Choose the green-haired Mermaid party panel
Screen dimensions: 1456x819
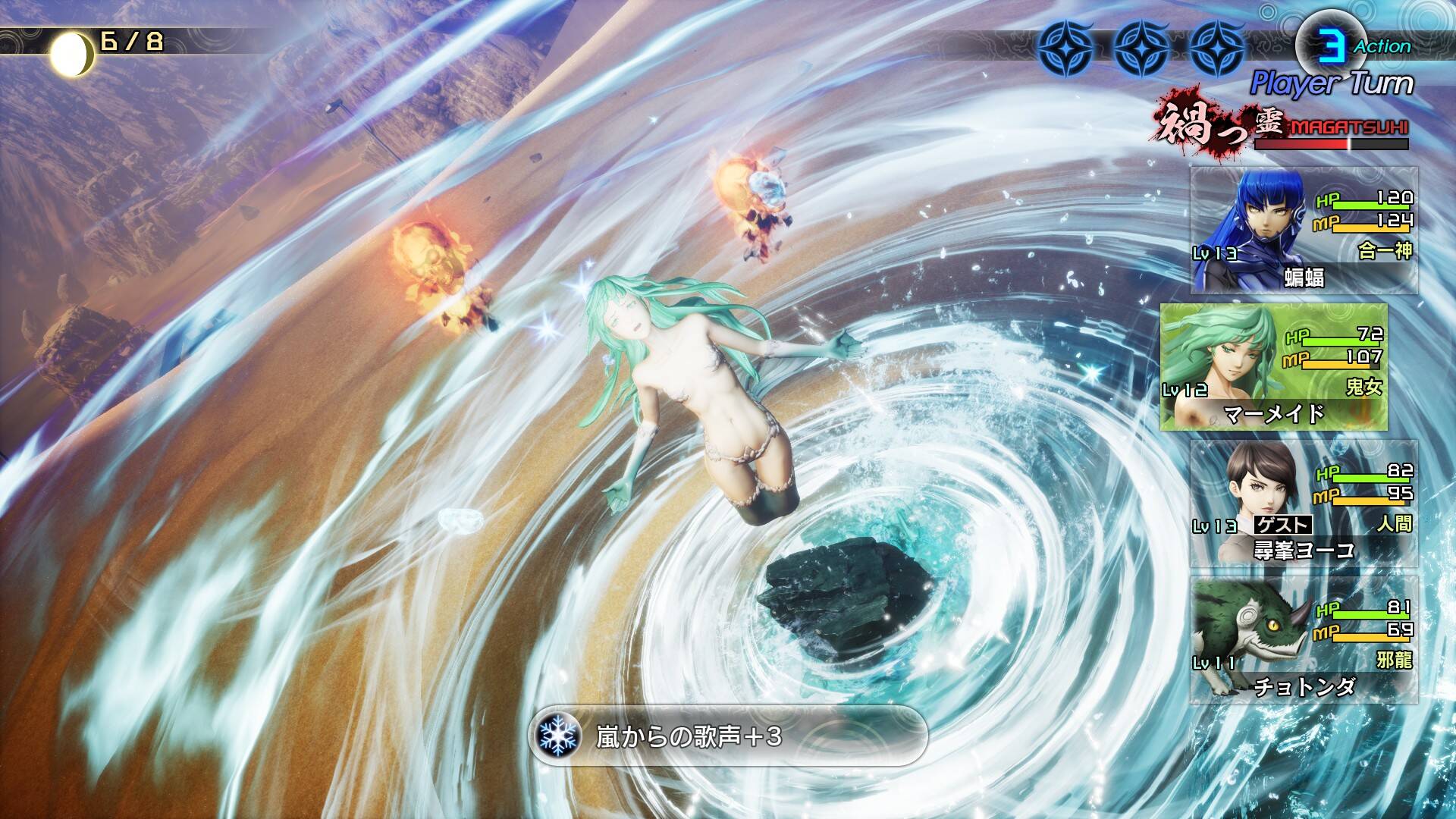coord(1274,367)
